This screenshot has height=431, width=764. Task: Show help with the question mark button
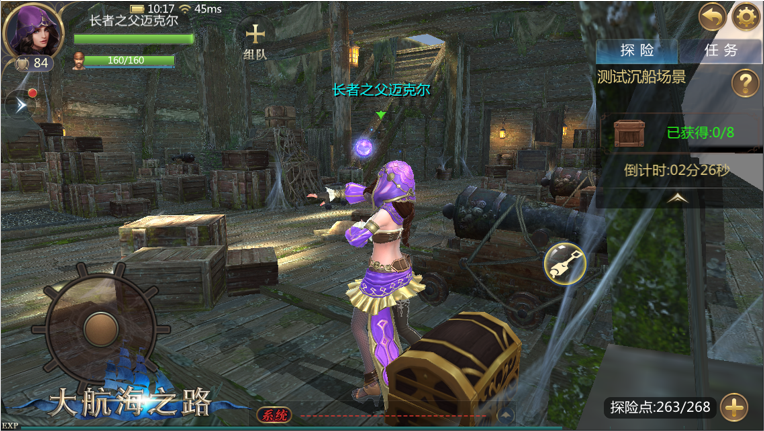click(x=744, y=84)
